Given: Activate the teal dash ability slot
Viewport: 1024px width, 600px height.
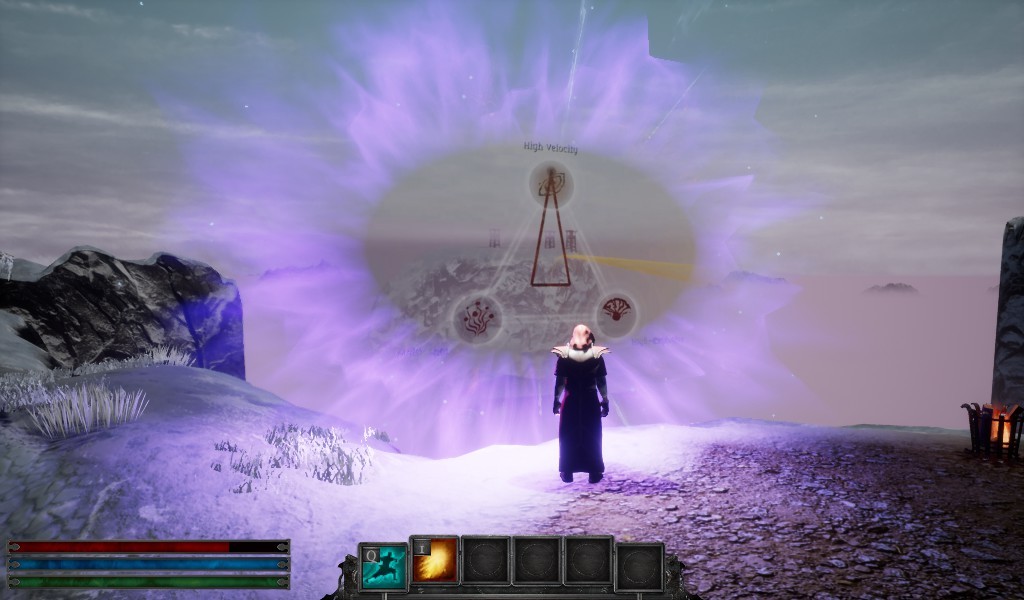Looking at the screenshot, I should [x=384, y=567].
